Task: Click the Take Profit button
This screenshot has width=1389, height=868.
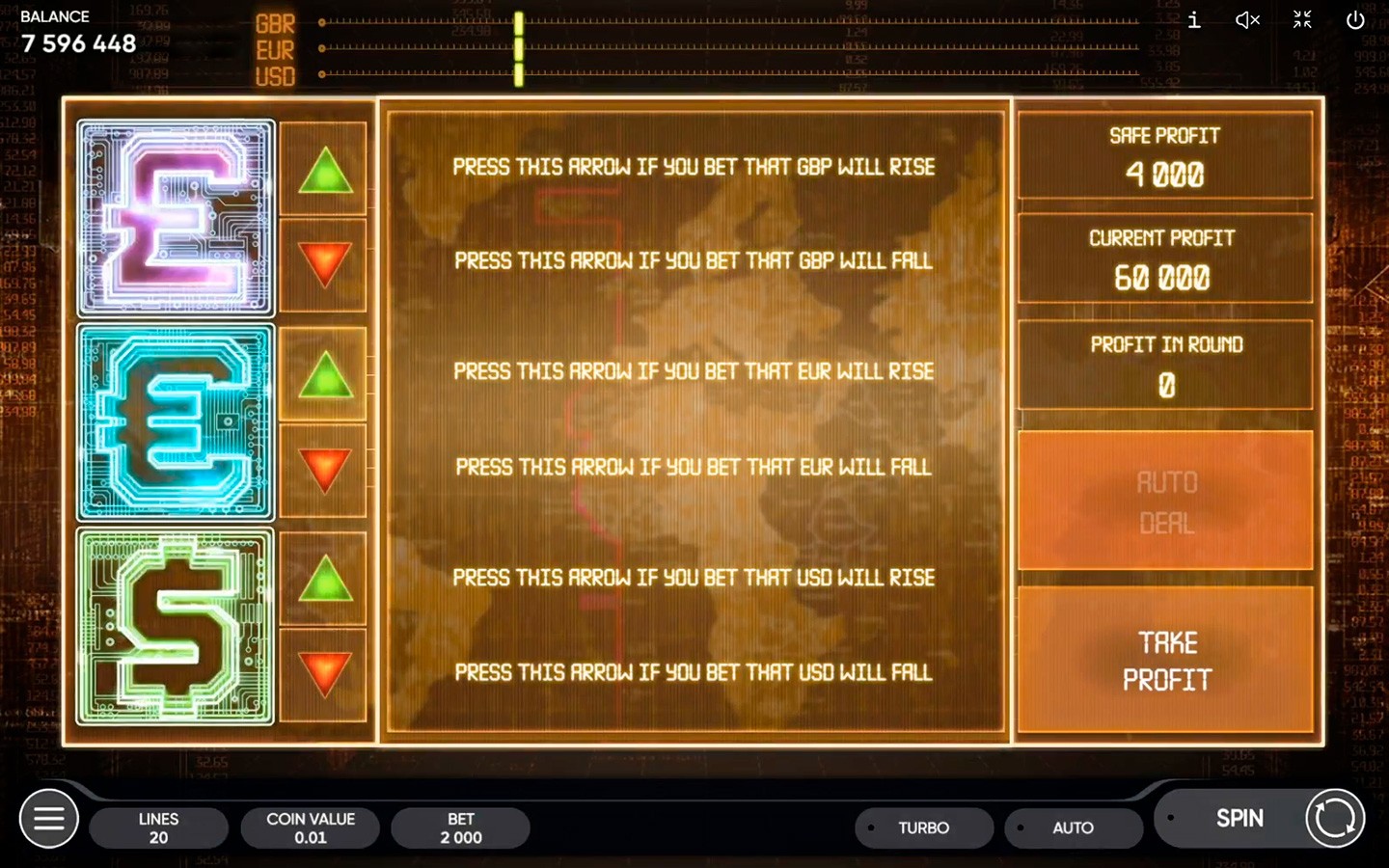Action: point(1166,661)
